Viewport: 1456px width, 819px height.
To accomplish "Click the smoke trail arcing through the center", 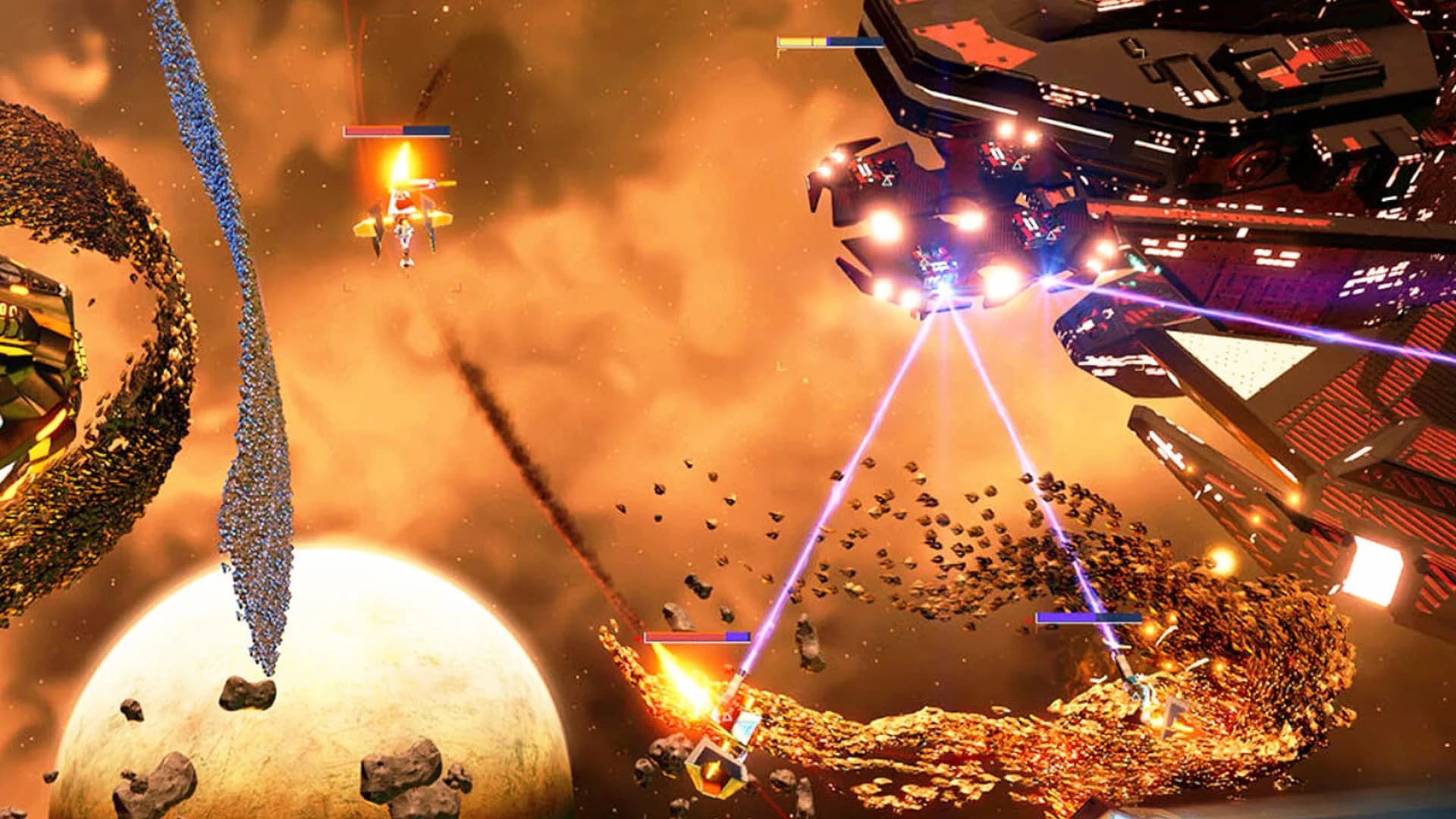I will [x=531, y=455].
